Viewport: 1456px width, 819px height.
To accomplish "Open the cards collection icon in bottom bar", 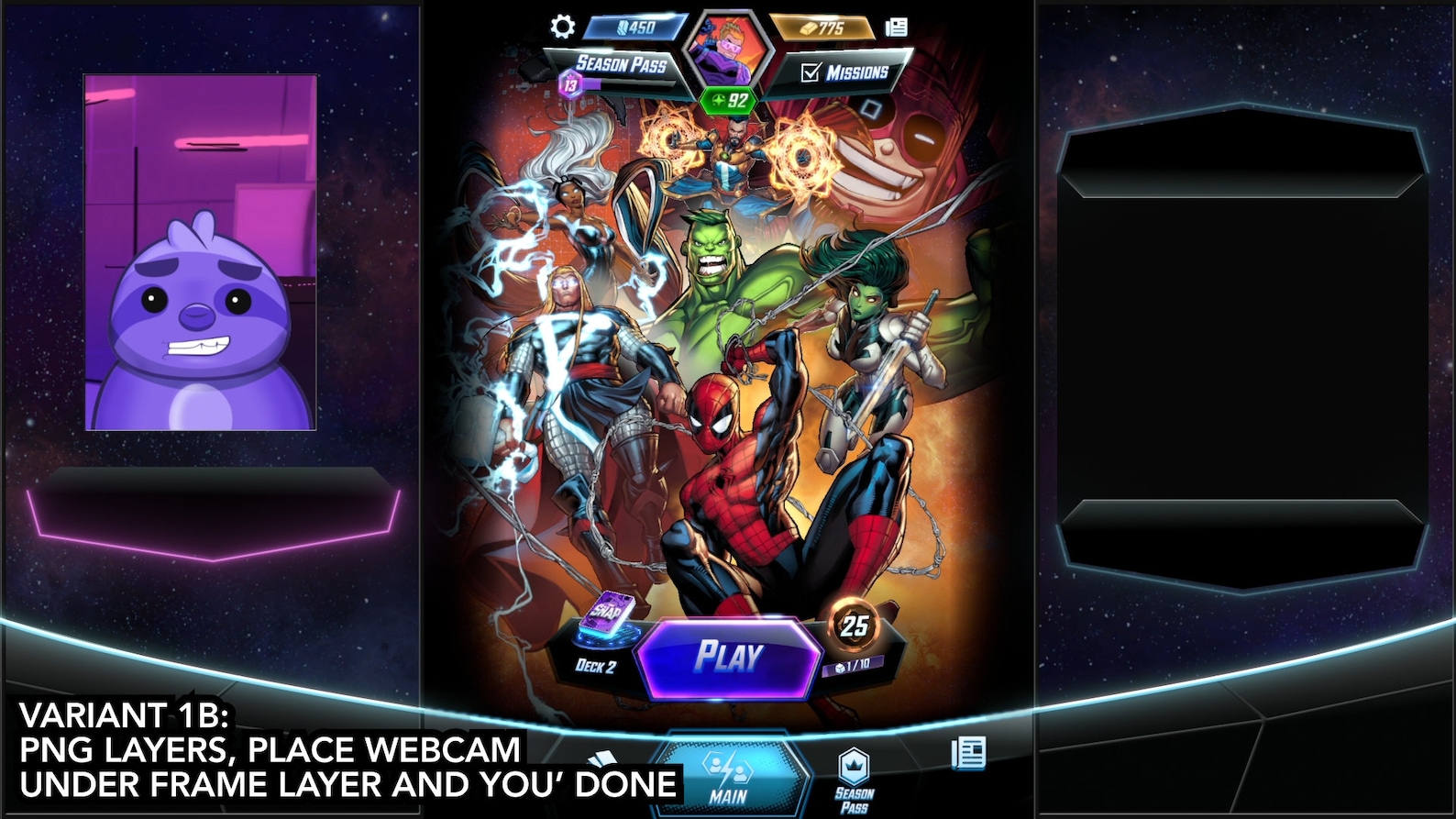I will click(x=601, y=758).
